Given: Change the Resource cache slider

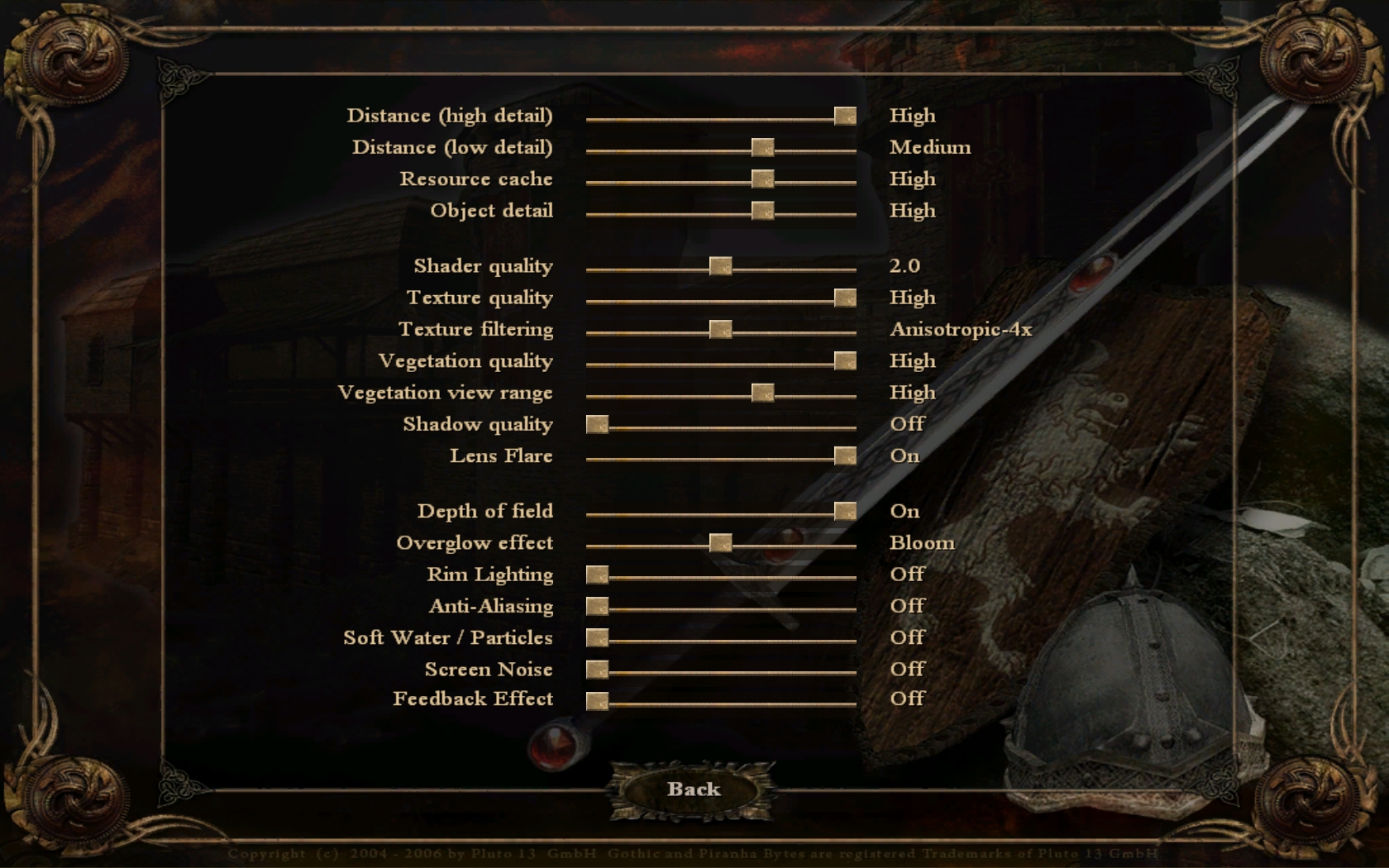Looking at the screenshot, I should 762,179.
